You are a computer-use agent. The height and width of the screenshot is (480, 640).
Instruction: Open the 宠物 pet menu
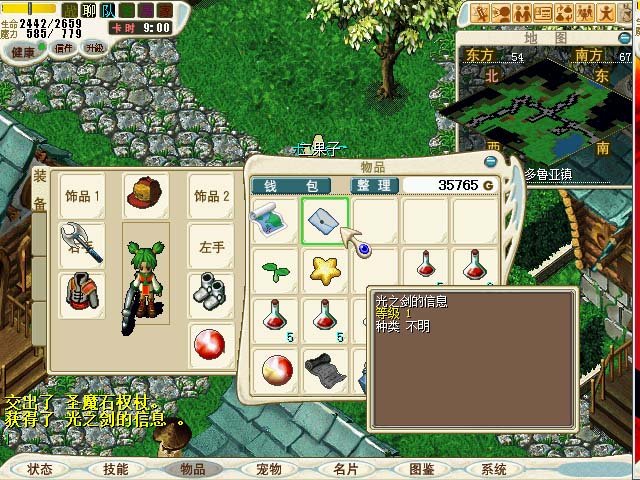click(x=268, y=468)
